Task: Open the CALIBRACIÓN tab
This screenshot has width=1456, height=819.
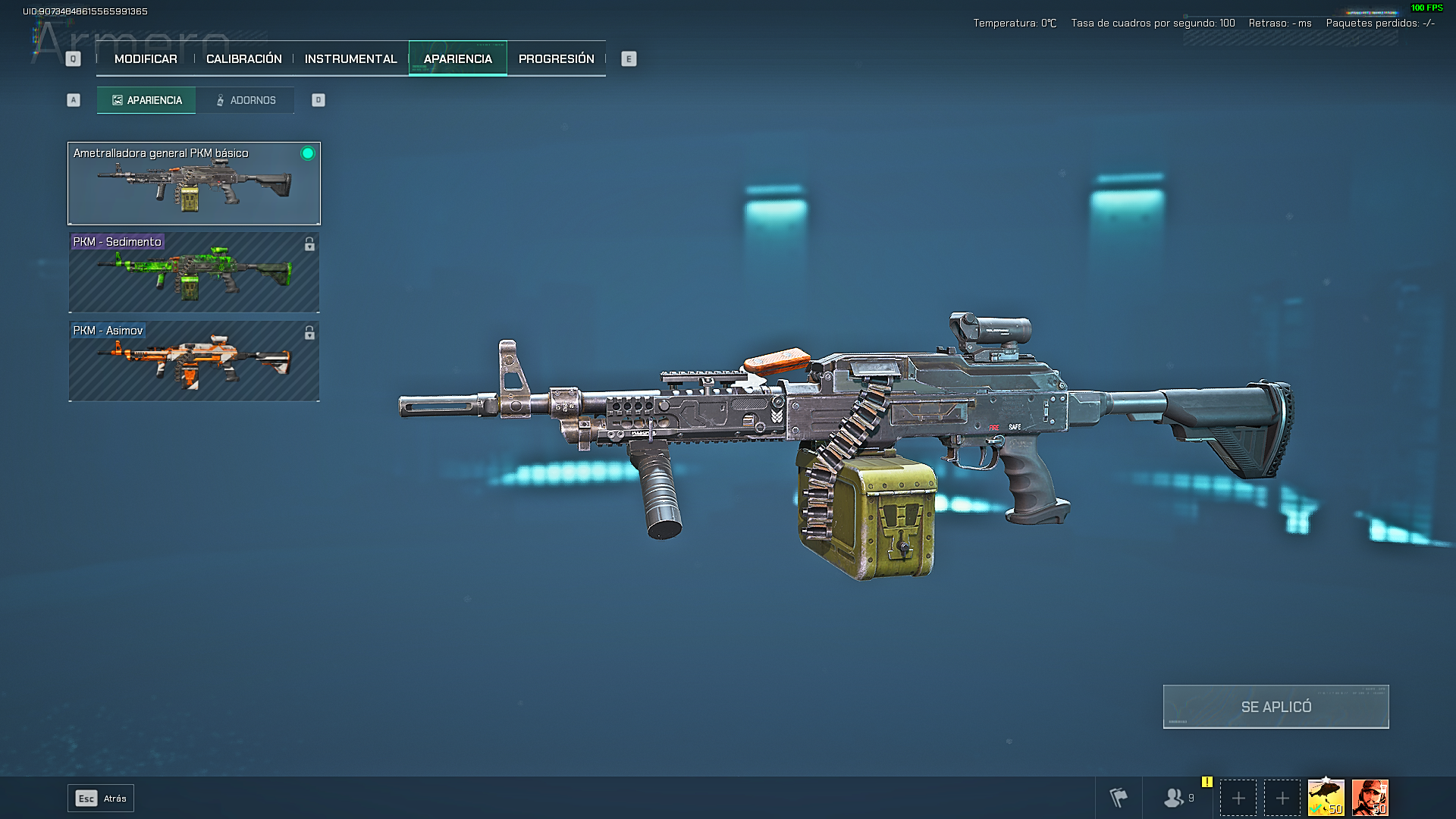Action: click(x=242, y=58)
